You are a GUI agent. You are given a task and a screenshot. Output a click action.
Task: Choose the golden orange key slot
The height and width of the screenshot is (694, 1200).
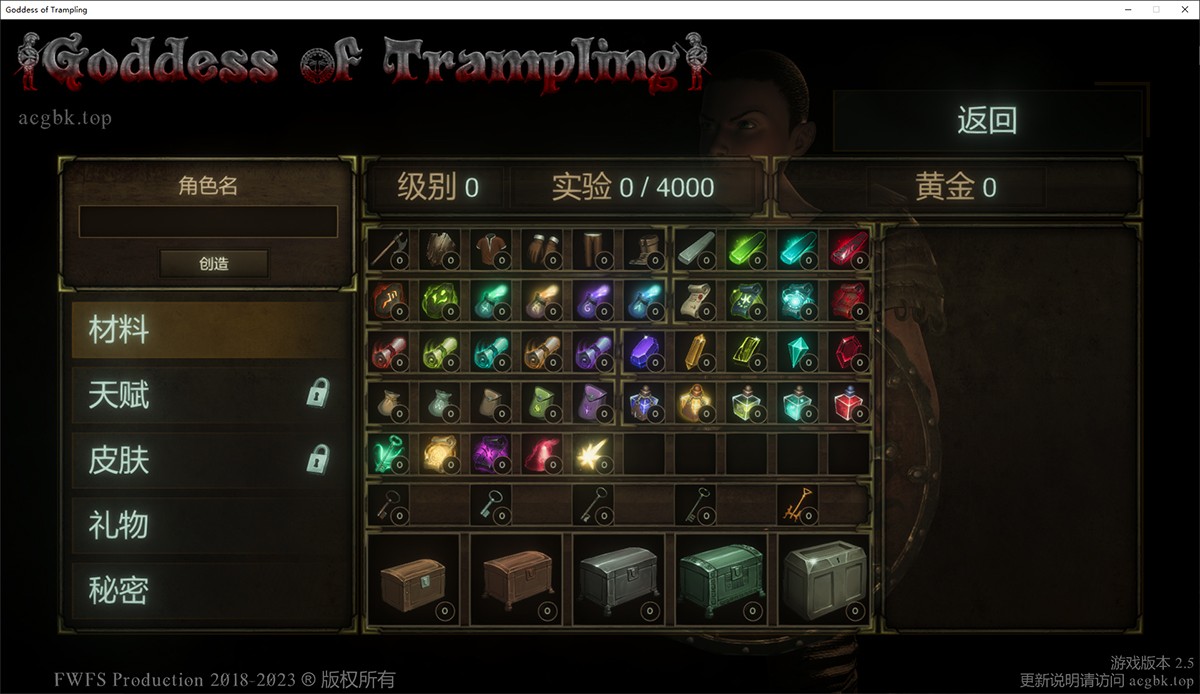(797, 505)
